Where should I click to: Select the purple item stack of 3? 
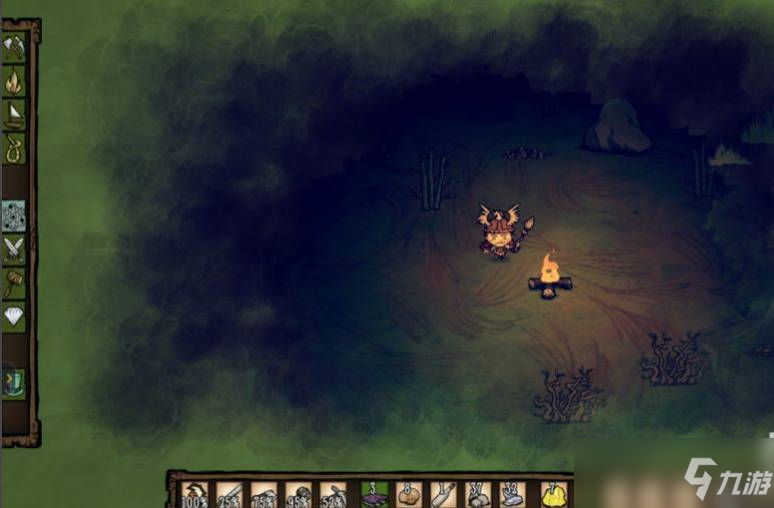click(374, 494)
